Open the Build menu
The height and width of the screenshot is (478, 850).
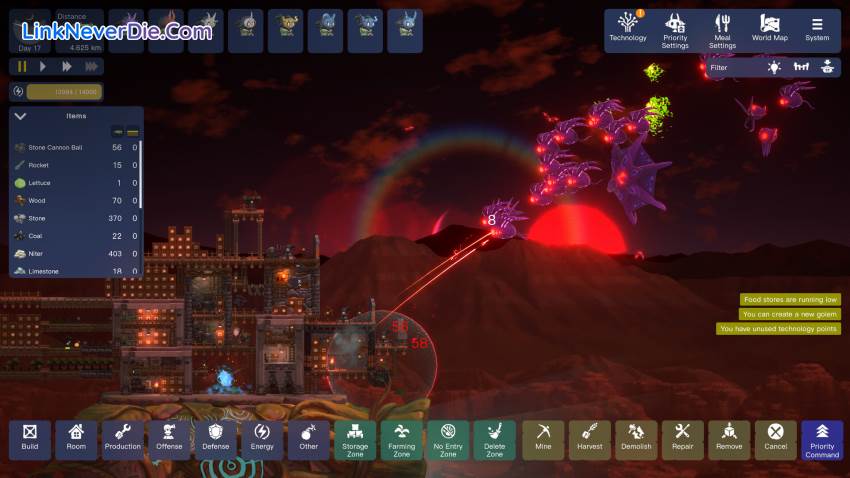pos(30,439)
